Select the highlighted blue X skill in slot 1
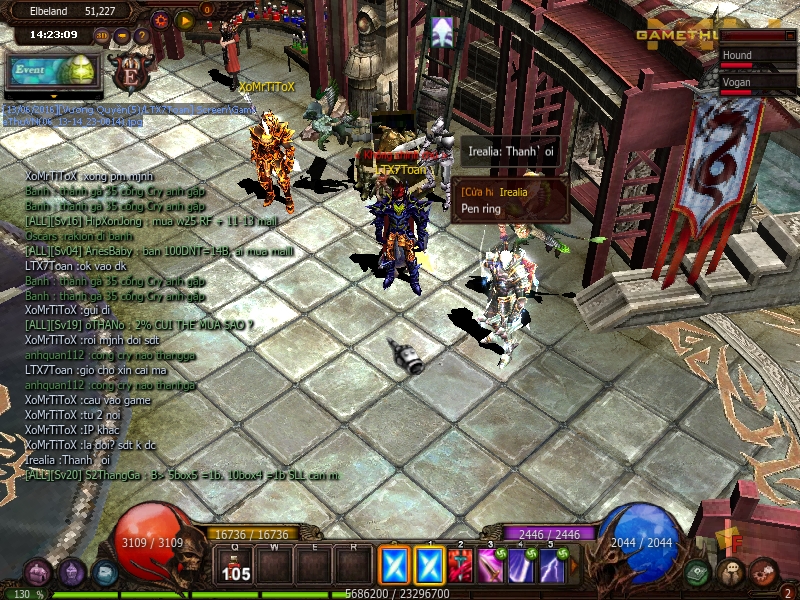Screen dimensions: 800x600 430,566
